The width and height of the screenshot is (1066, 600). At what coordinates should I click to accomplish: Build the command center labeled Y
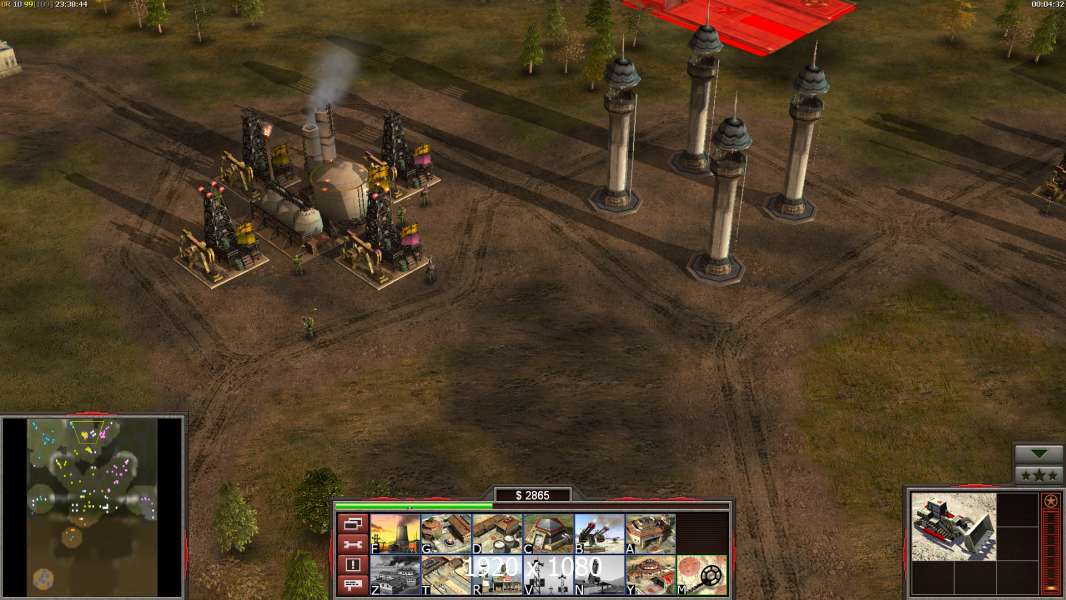tap(650, 575)
